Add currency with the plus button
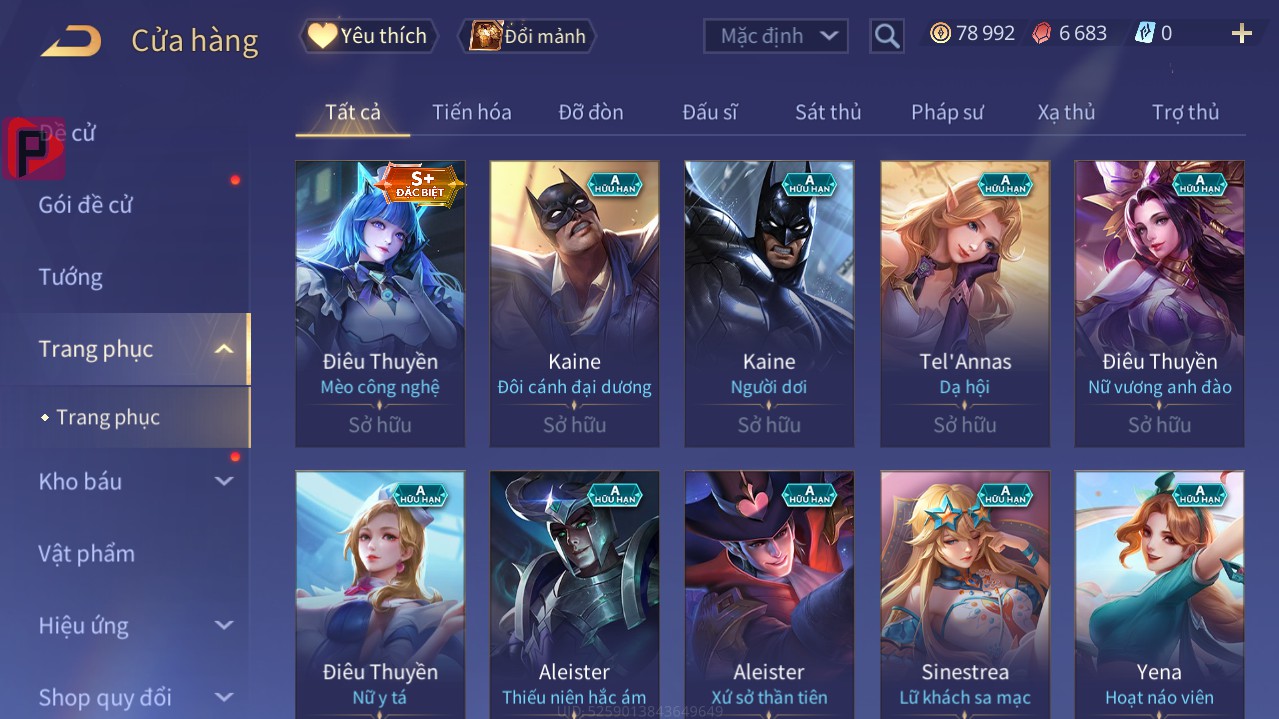The image size is (1279, 719). [x=1241, y=34]
